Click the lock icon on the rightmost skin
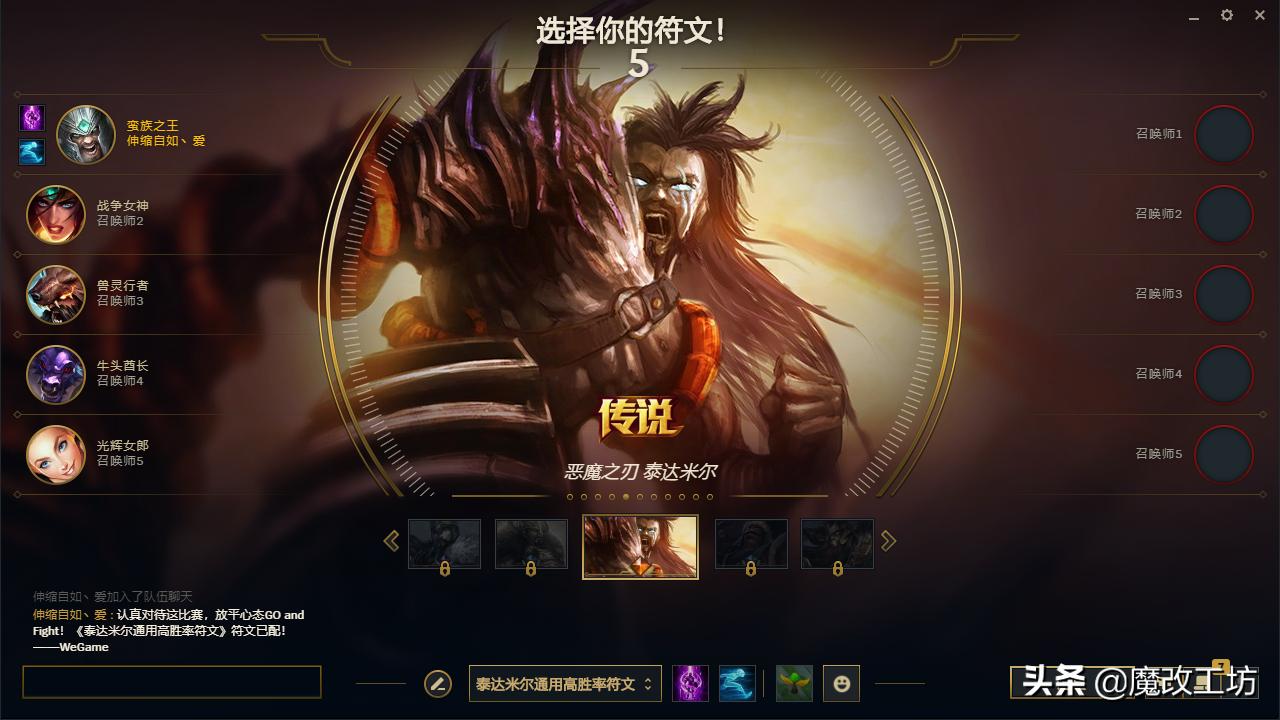The image size is (1280, 720). coord(837,569)
